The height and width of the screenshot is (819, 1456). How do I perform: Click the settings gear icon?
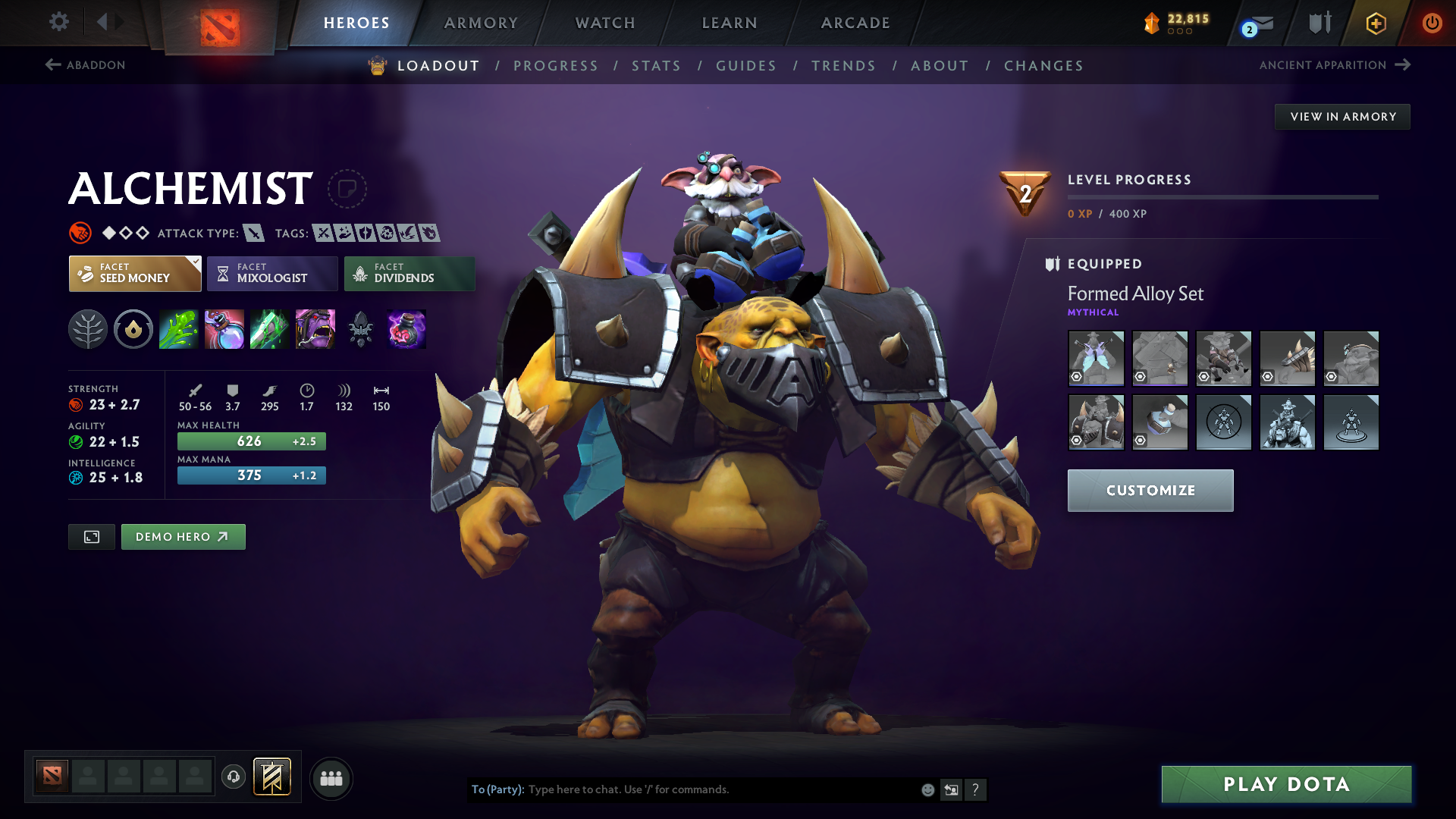[58, 22]
